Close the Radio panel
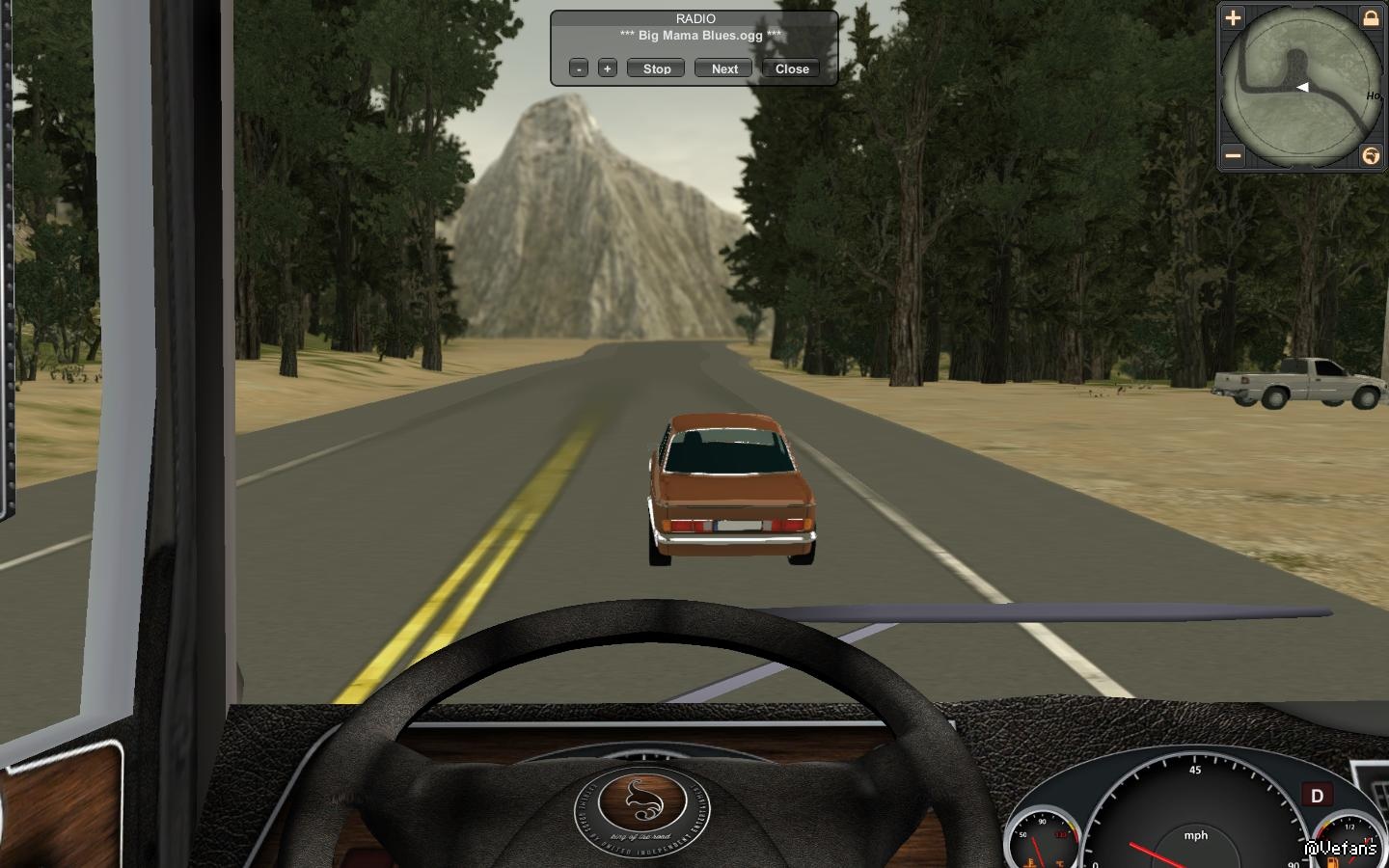The width and height of the screenshot is (1389, 868). (791, 68)
